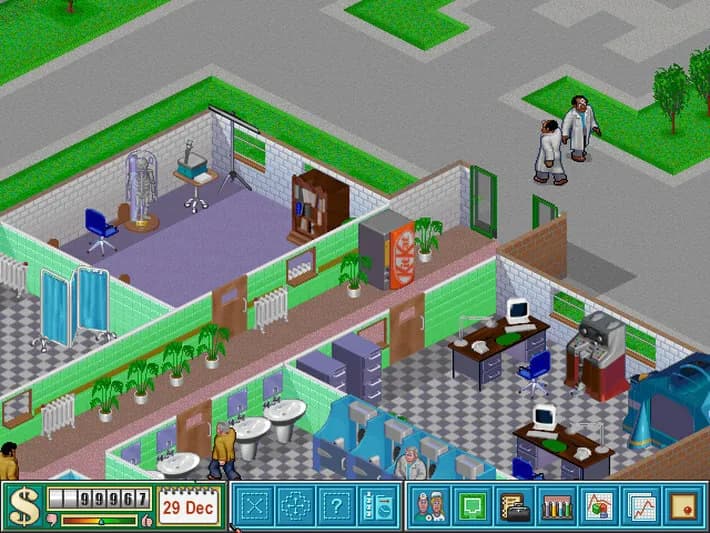Open research with the test tubes icon
This screenshot has width=710, height=533.
[x=555, y=506]
